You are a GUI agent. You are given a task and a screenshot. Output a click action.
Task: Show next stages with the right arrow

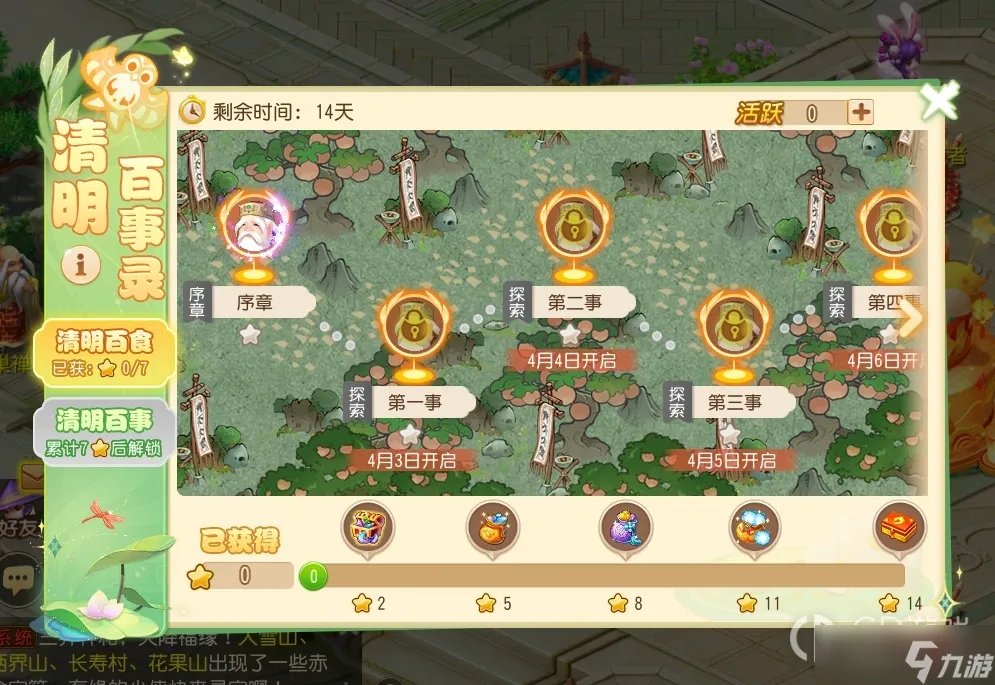coord(912,318)
